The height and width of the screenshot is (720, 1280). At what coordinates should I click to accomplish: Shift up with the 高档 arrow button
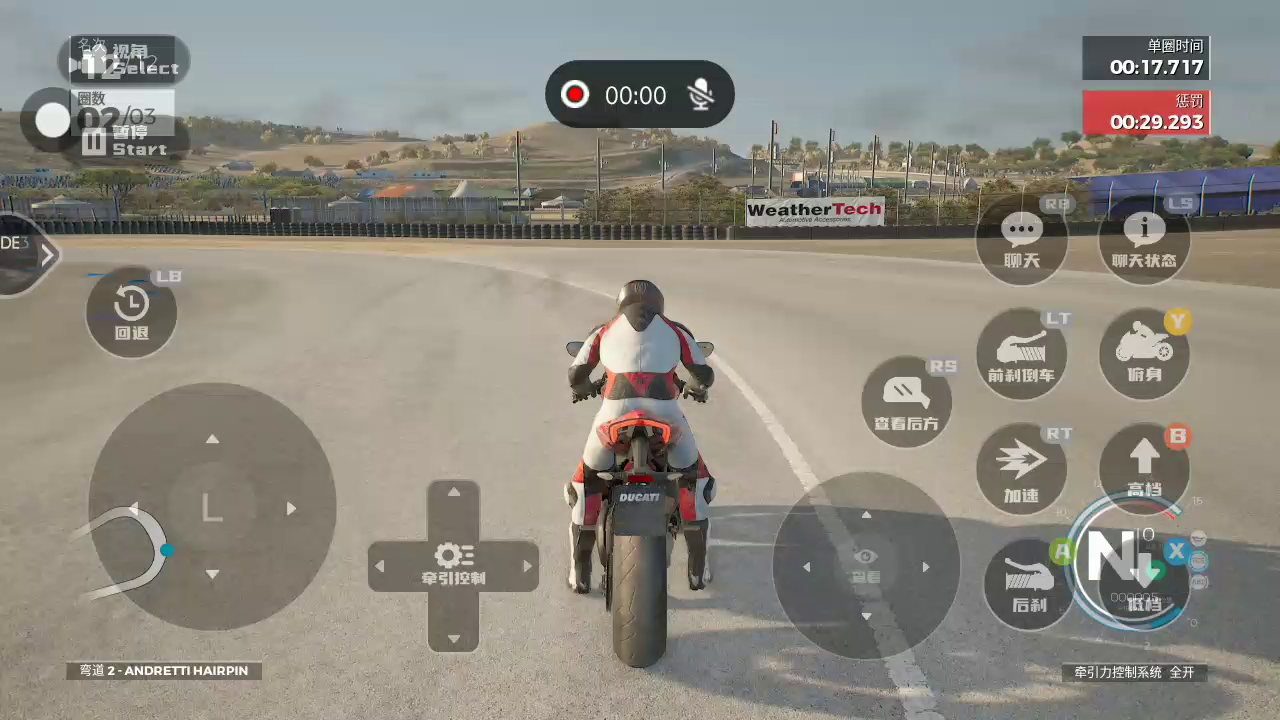[x=1144, y=469]
